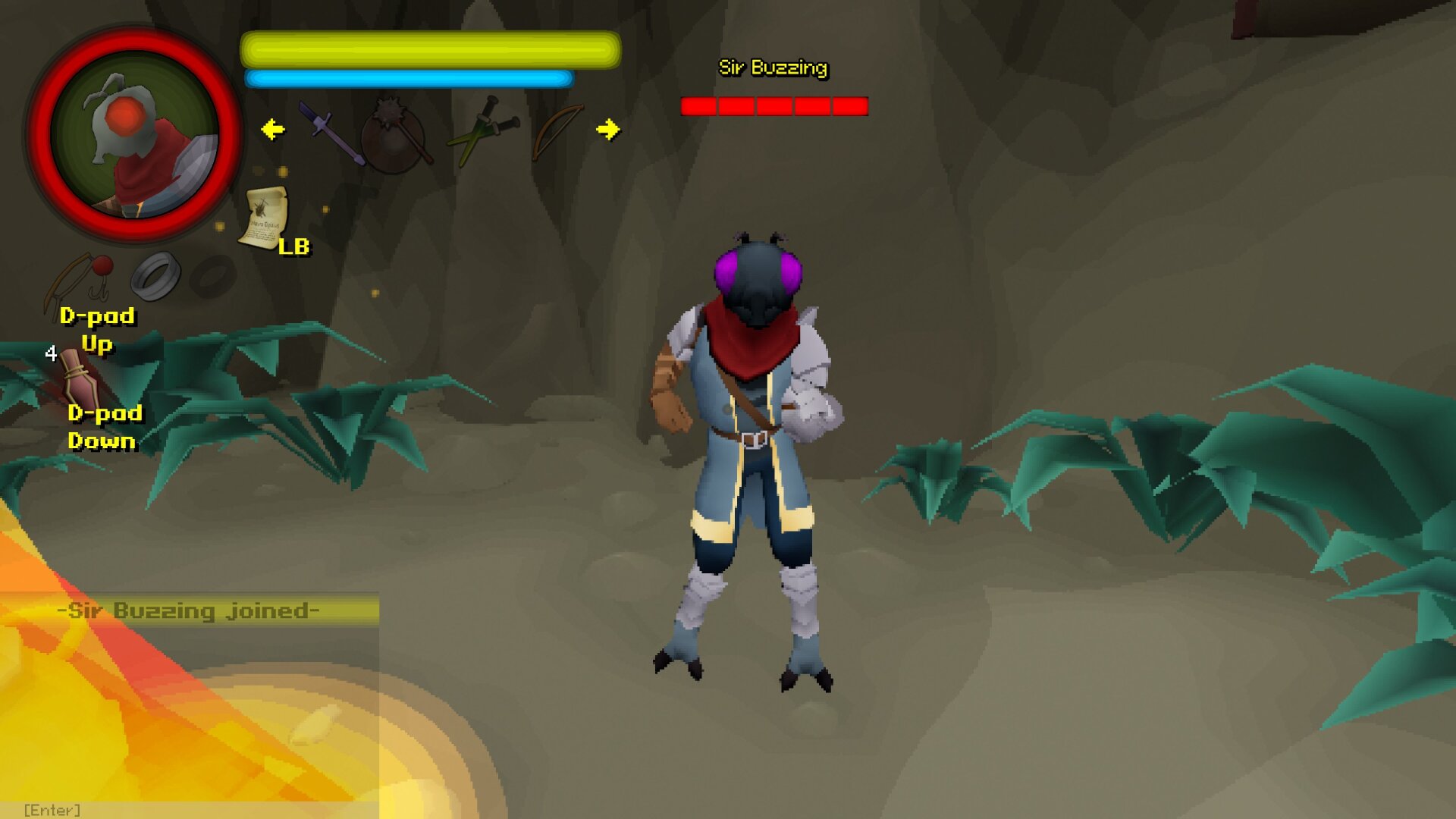Screen dimensions: 1456x819
Task: Switch to the wooden bow weapon
Action: click(557, 132)
